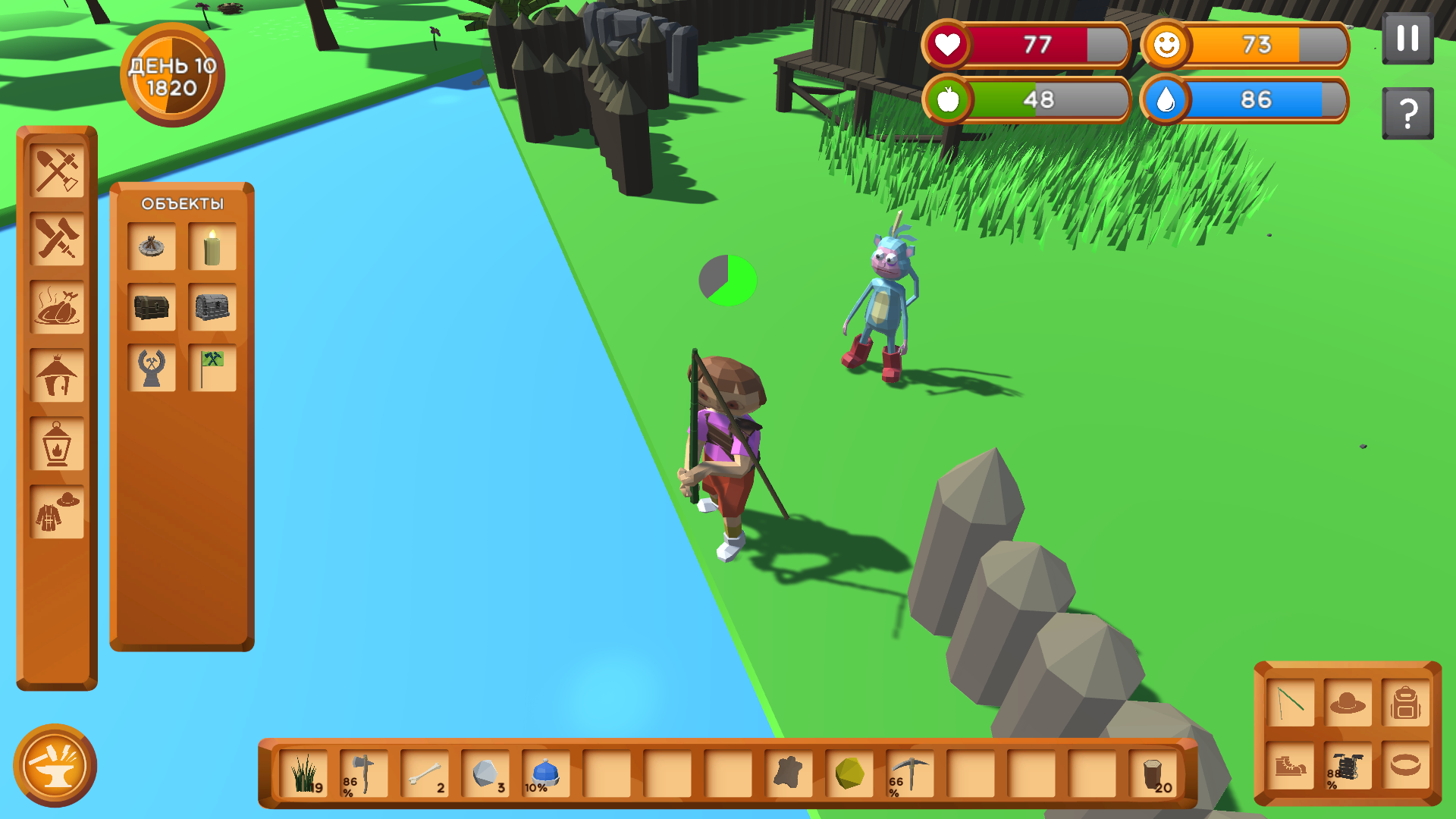Screen dimensions: 1456x819
Task: Open the clothing crafting category
Action: pyautogui.click(x=57, y=508)
